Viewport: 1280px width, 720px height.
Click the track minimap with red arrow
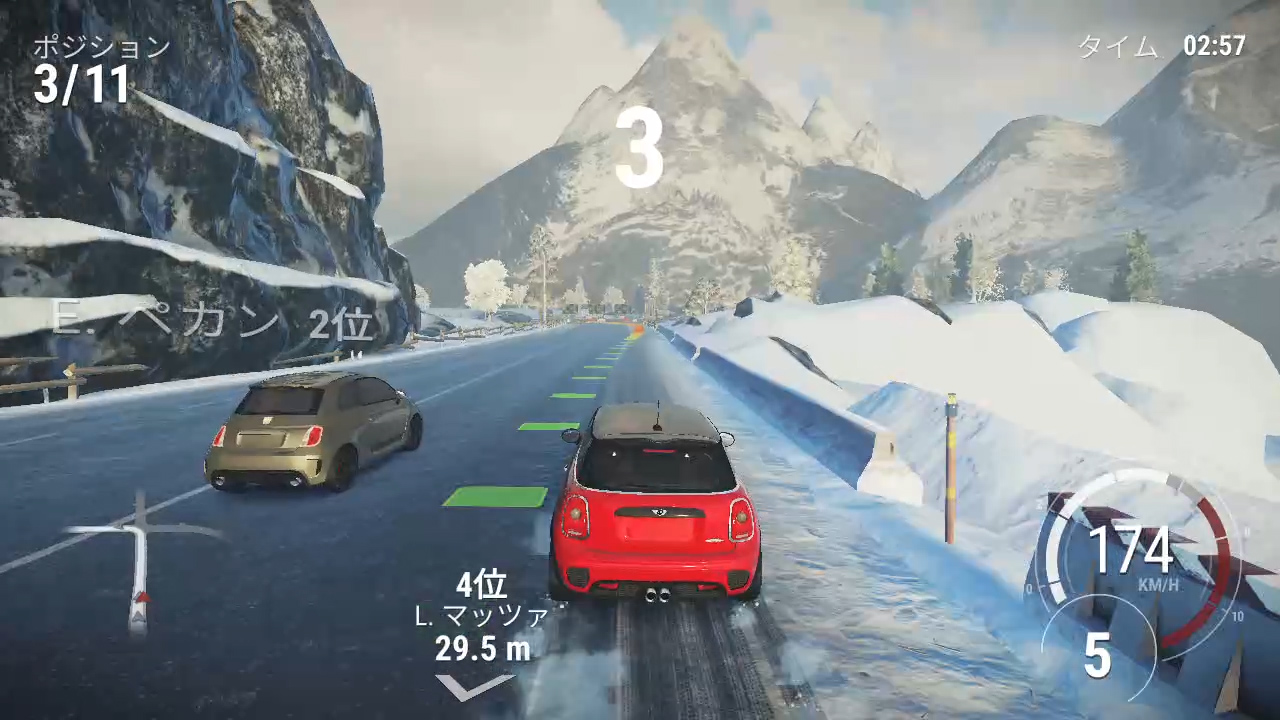tap(140, 563)
